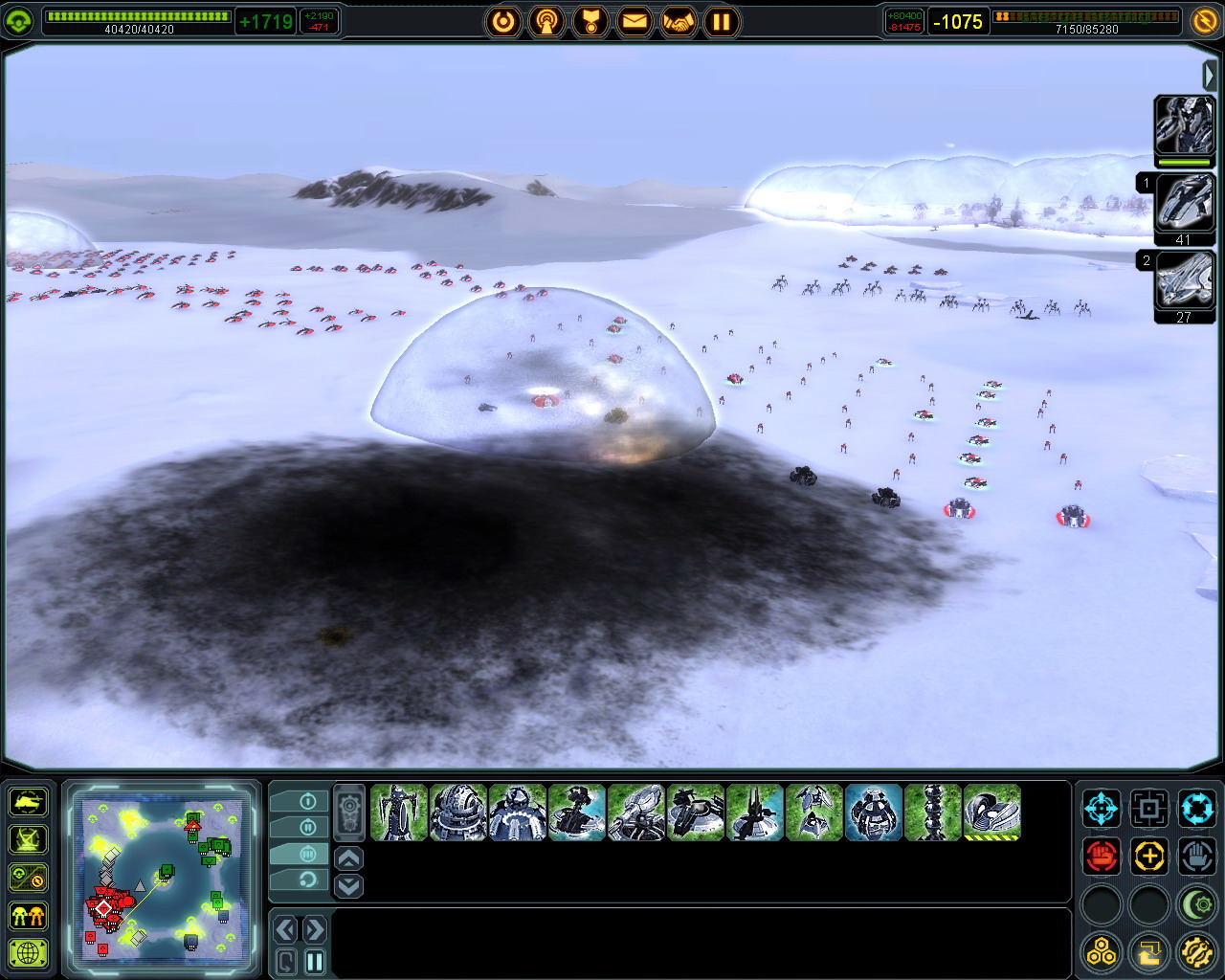Screen dimensions: 1225x980
Task: Open the main menu power-ring button
Action: (x=503, y=21)
